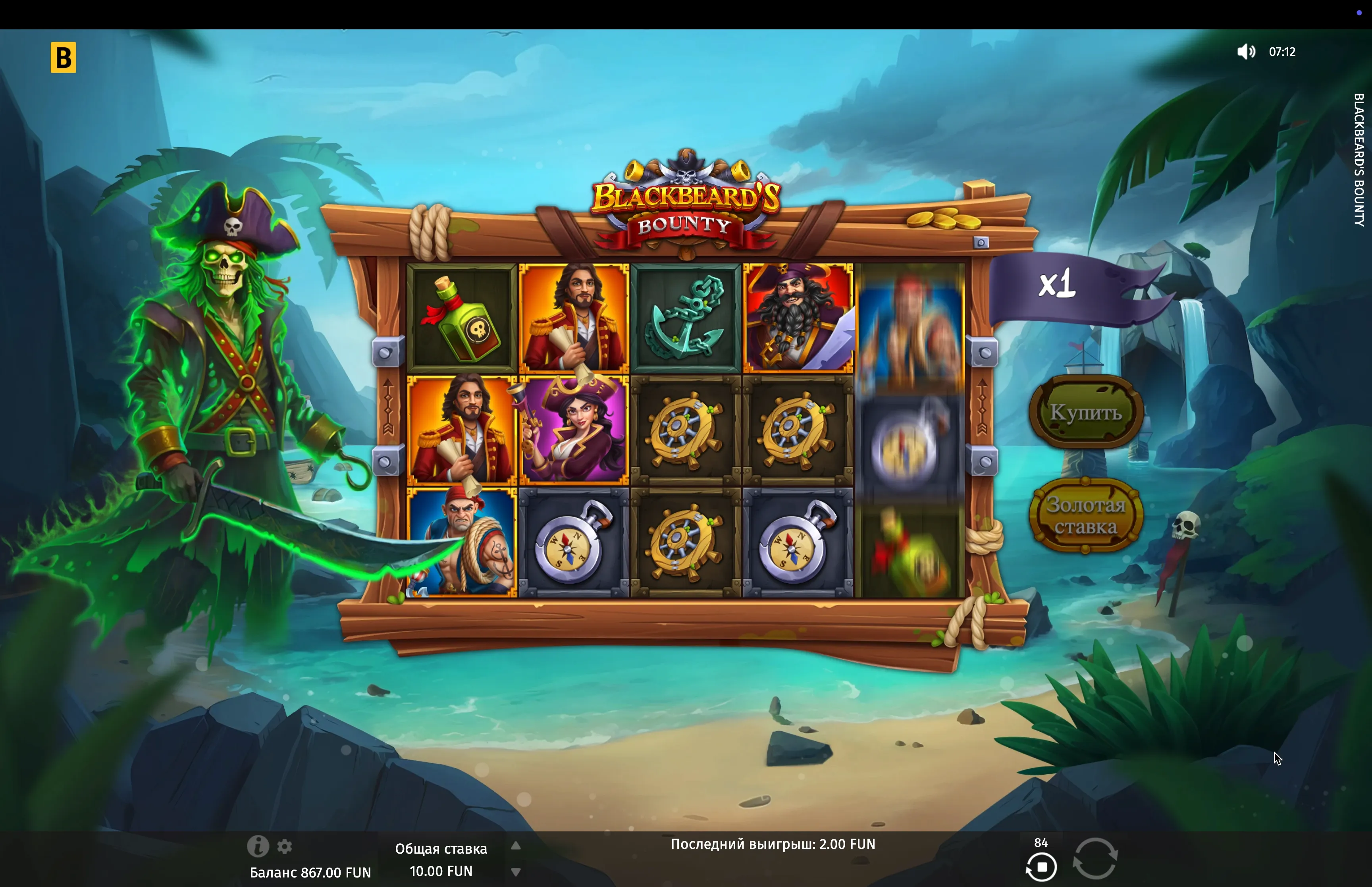Click the Купить bonus buy button
The image size is (1372, 887).
pyautogui.click(x=1085, y=412)
